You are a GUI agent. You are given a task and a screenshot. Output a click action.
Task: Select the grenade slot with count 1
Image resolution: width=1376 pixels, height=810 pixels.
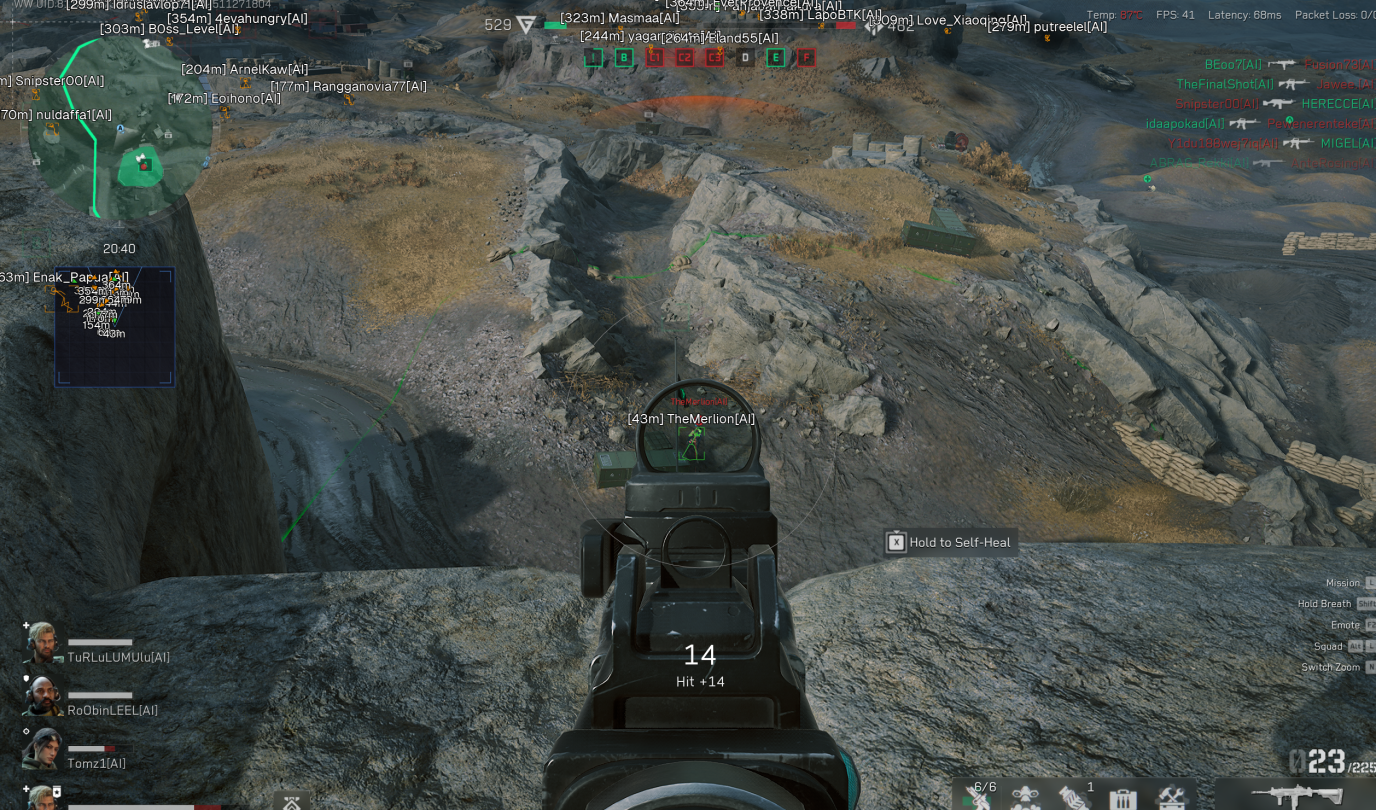pos(1074,798)
